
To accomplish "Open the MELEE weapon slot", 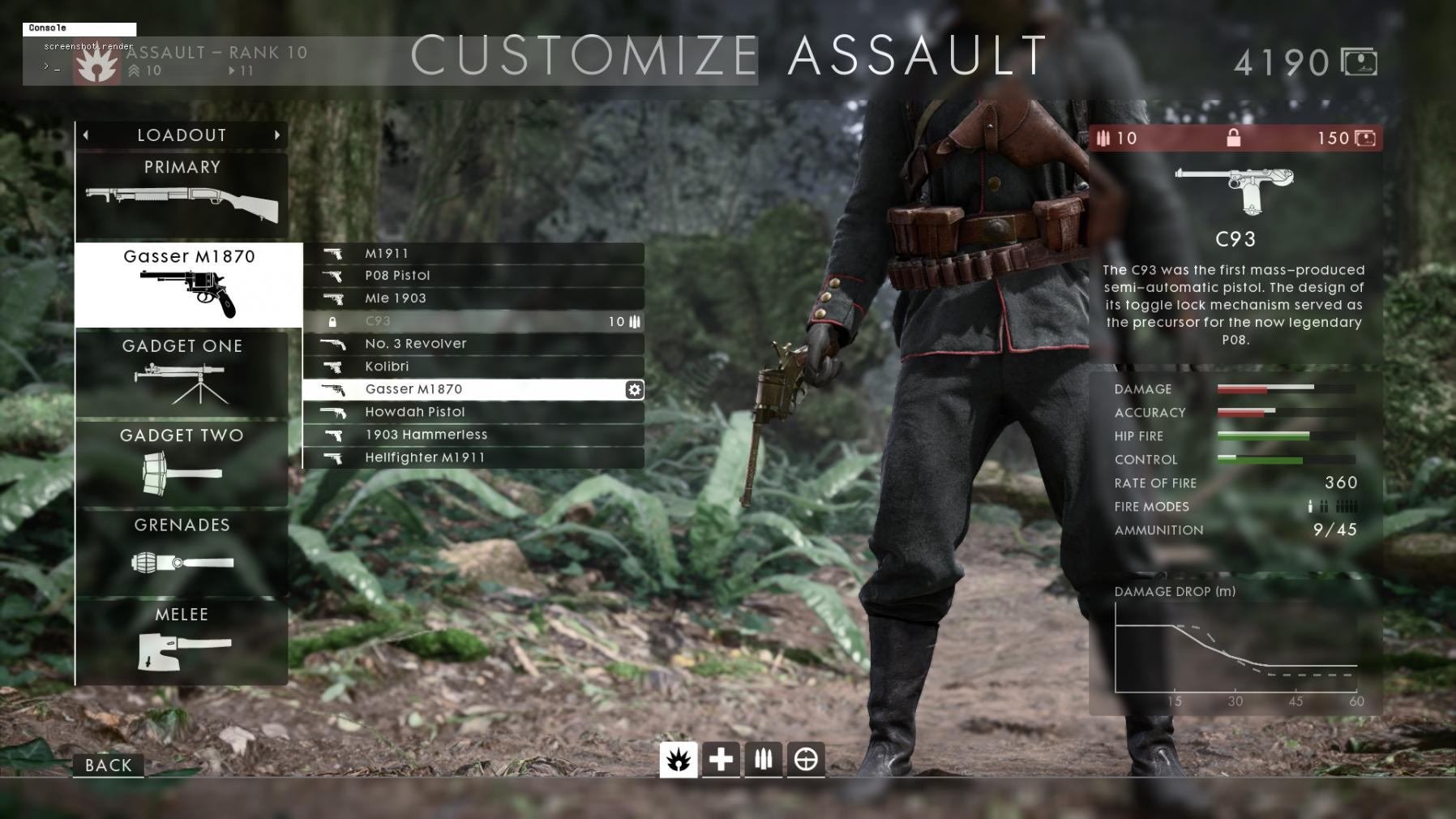I will pyautogui.click(x=182, y=642).
